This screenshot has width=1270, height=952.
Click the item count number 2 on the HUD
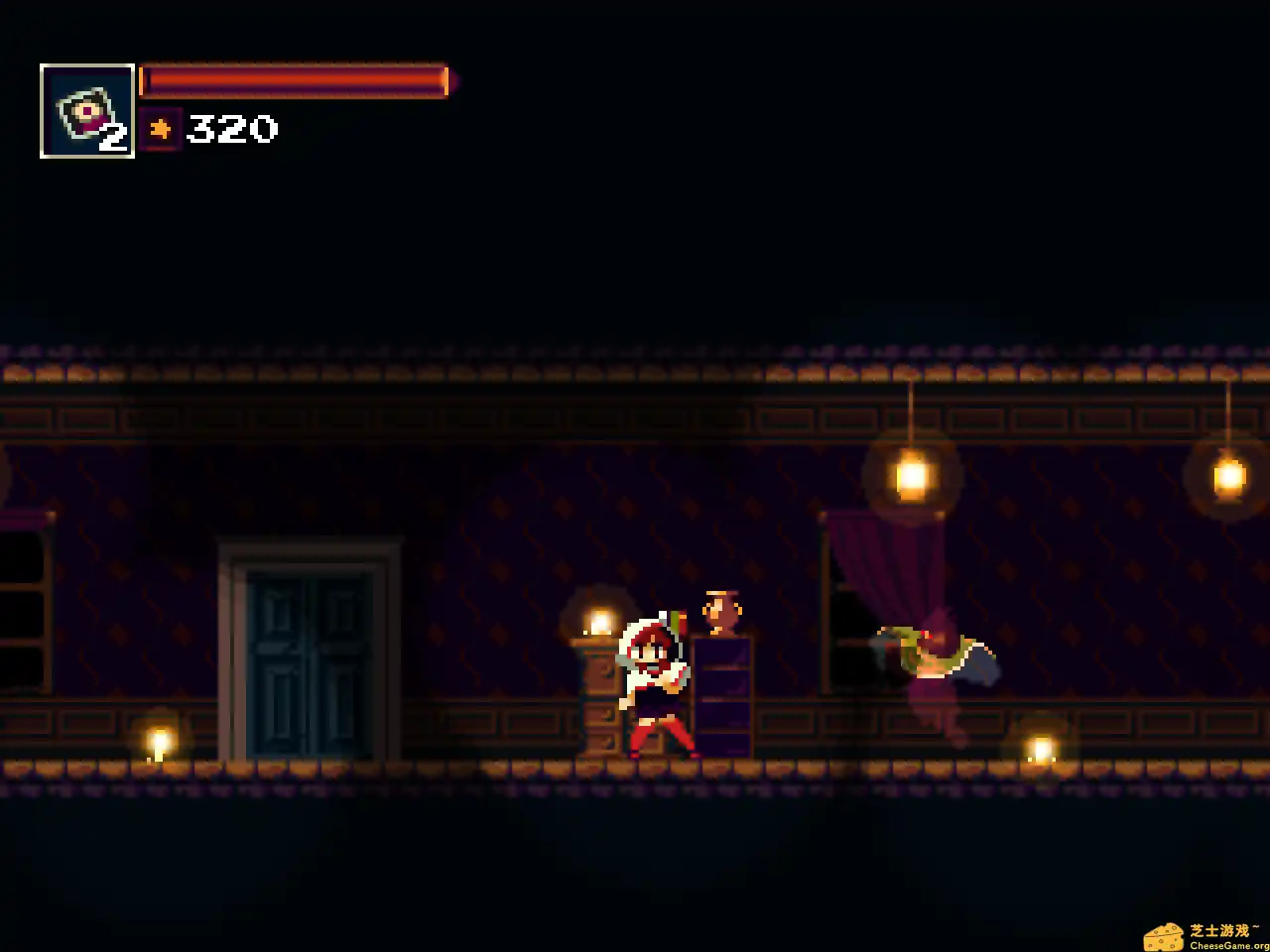point(112,138)
